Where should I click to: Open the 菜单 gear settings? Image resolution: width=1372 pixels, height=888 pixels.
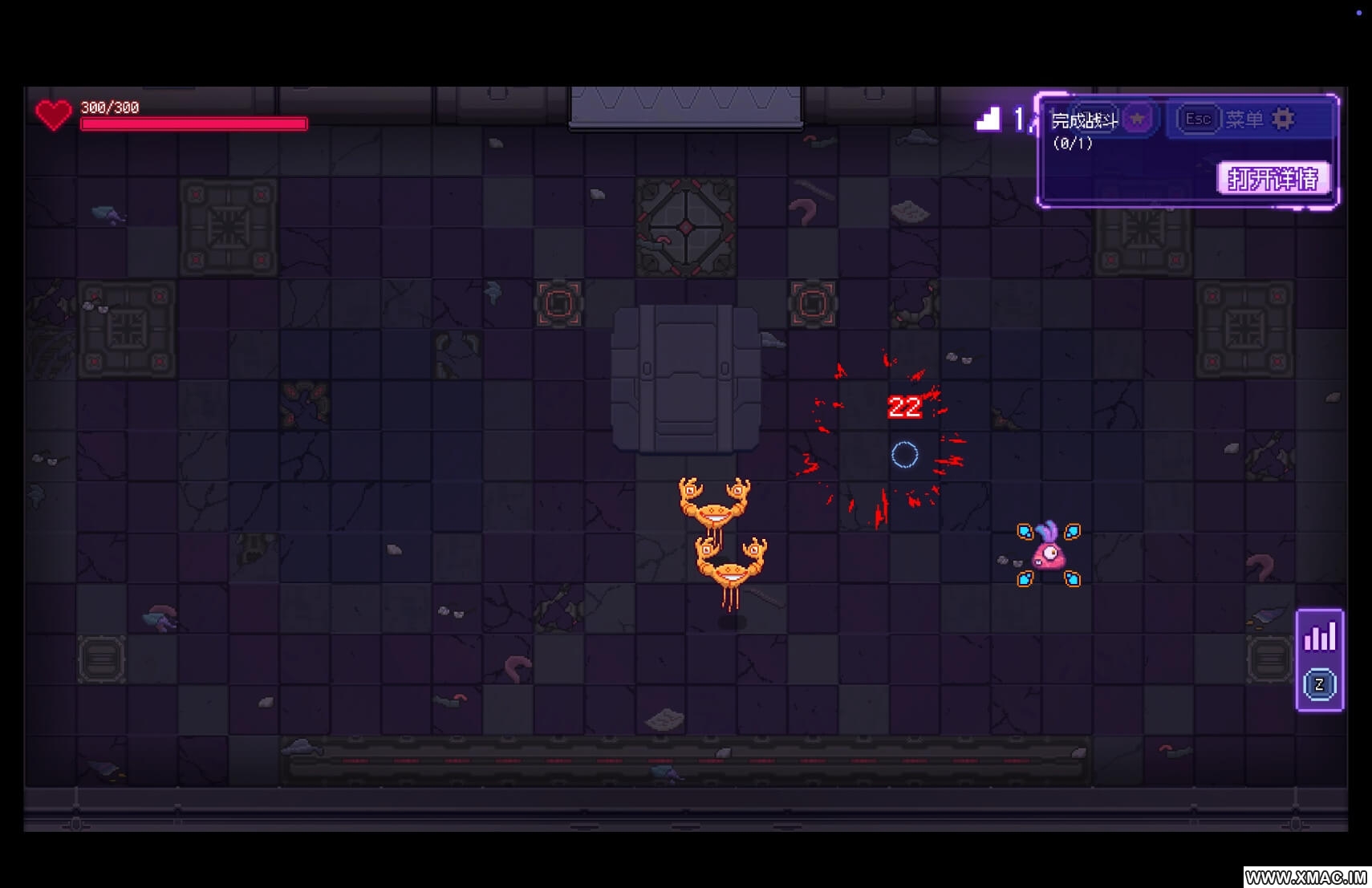pos(1283,120)
